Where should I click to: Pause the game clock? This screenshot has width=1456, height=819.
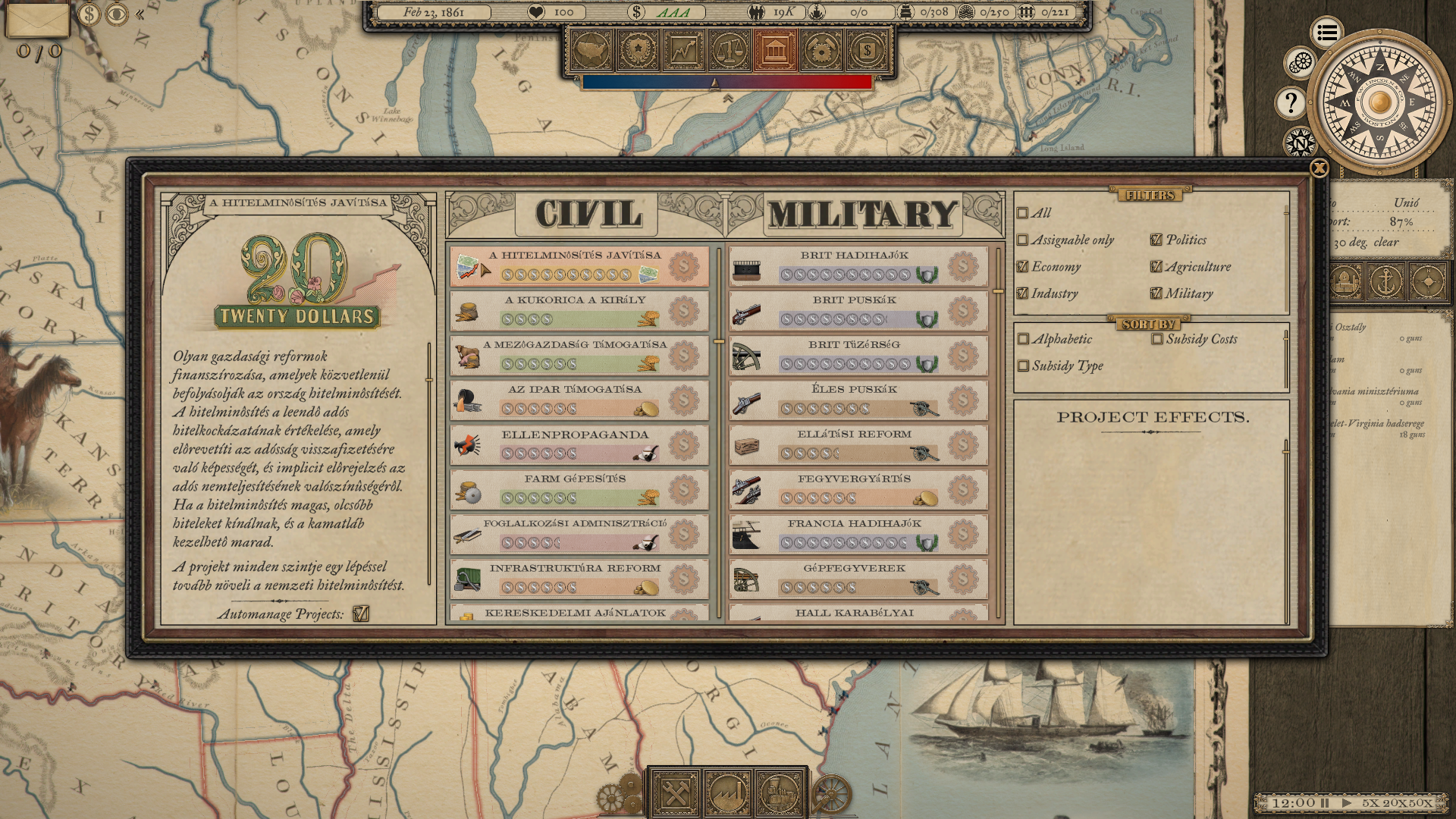pyautogui.click(x=1325, y=802)
